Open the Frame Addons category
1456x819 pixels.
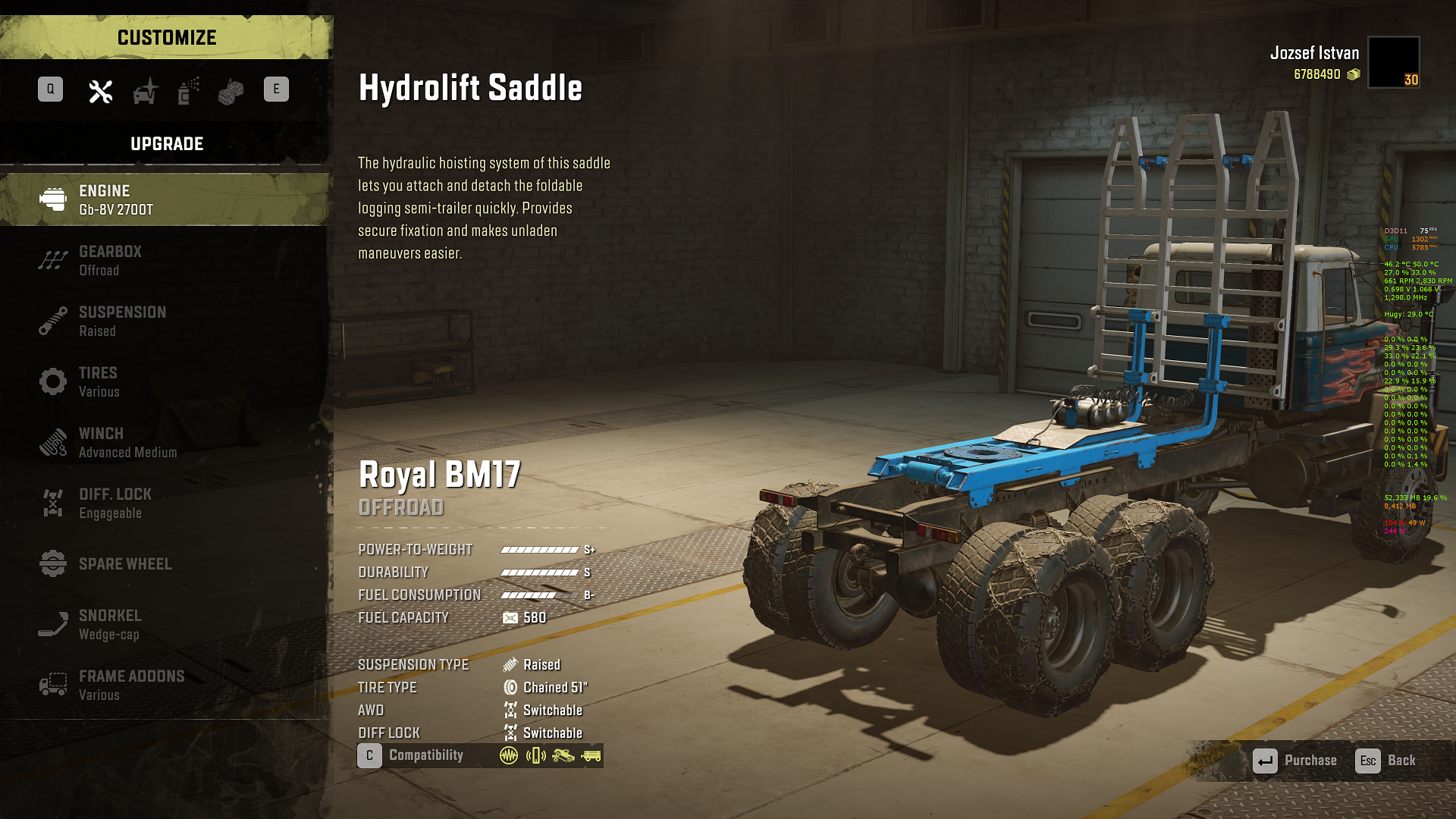click(165, 685)
